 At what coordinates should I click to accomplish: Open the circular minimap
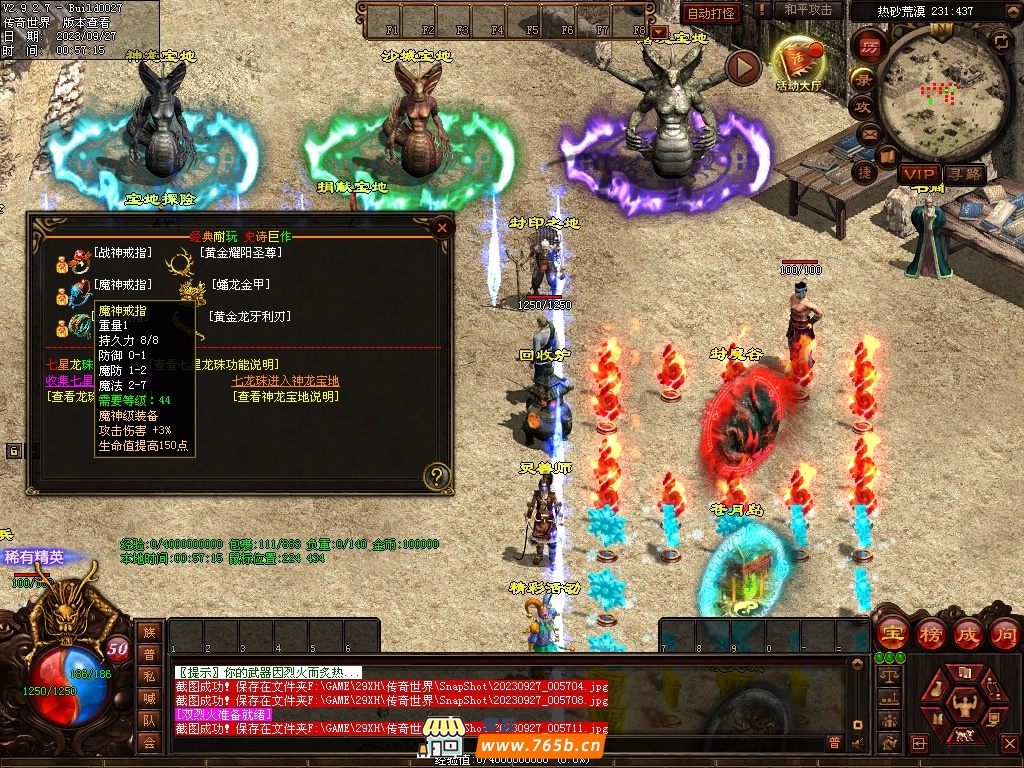[x=938, y=92]
